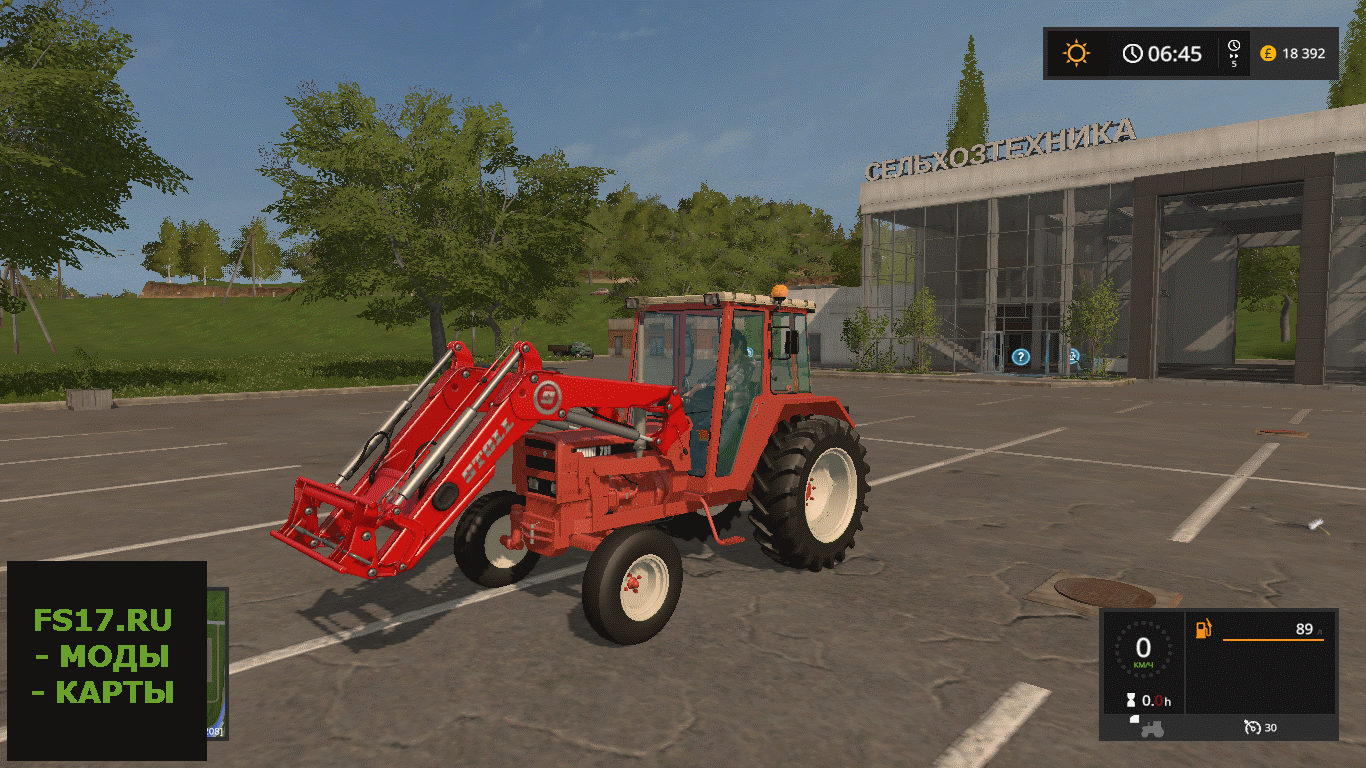Click the operating hours hourglass icon
Image resolution: width=1366 pixels, height=768 pixels.
[1131, 701]
